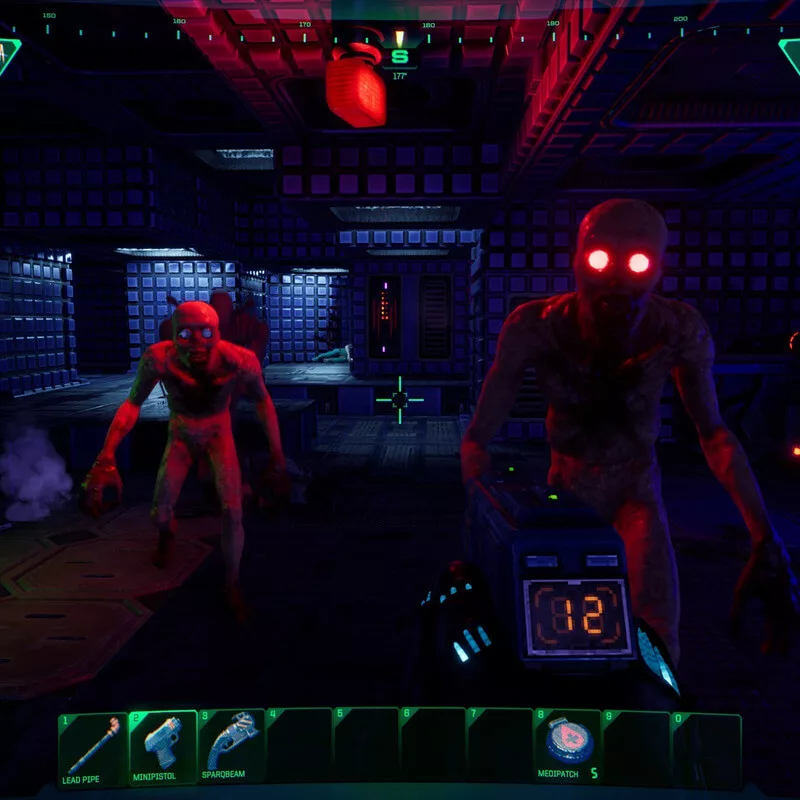Switch to the Sparqbeam weapon slot
The height and width of the screenshot is (800, 800).
pos(231,747)
